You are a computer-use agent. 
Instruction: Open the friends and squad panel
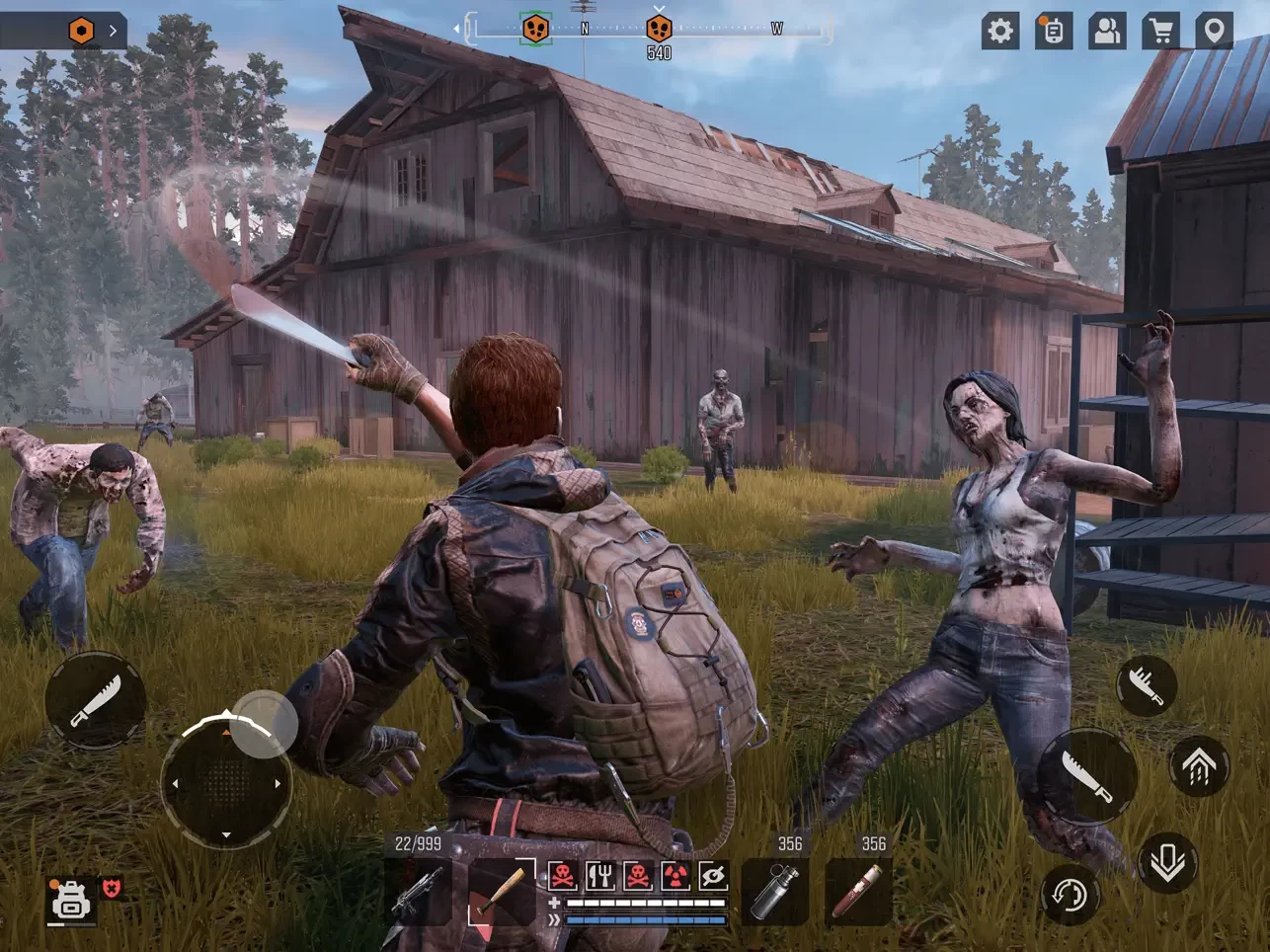click(1107, 31)
